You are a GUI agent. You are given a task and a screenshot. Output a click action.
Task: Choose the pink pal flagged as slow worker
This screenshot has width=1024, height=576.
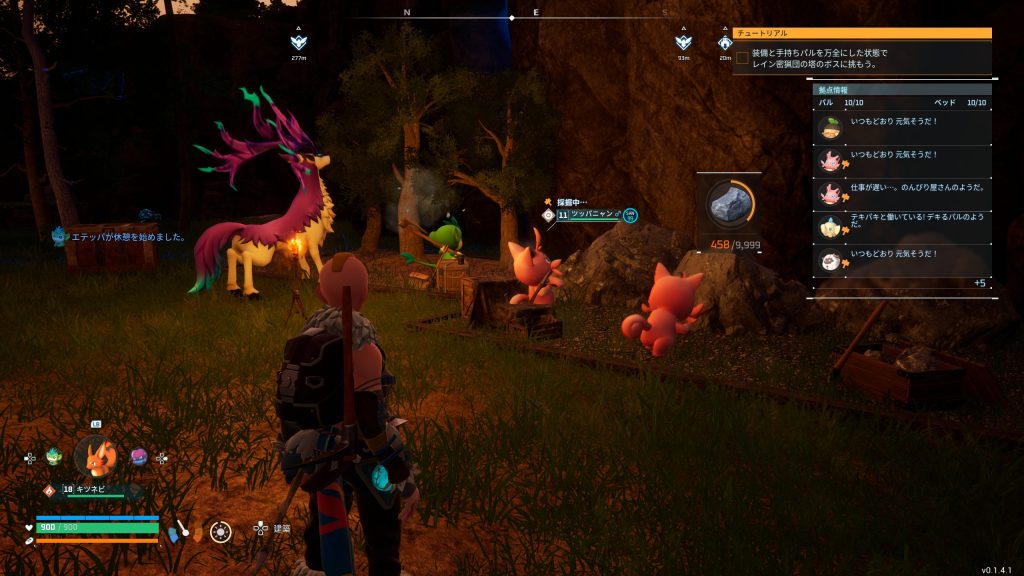(x=902, y=192)
